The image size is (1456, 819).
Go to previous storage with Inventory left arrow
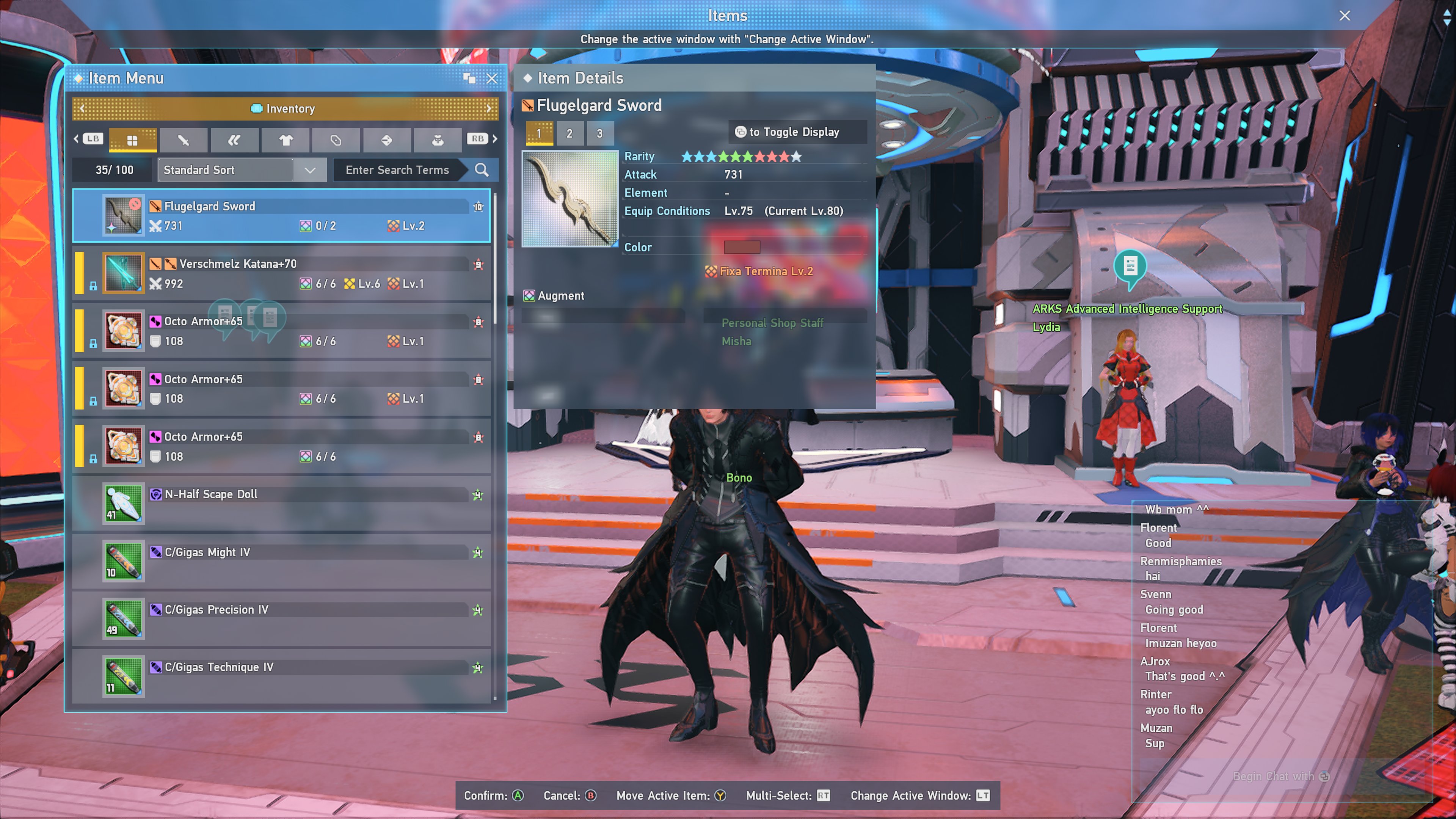(83, 108)
